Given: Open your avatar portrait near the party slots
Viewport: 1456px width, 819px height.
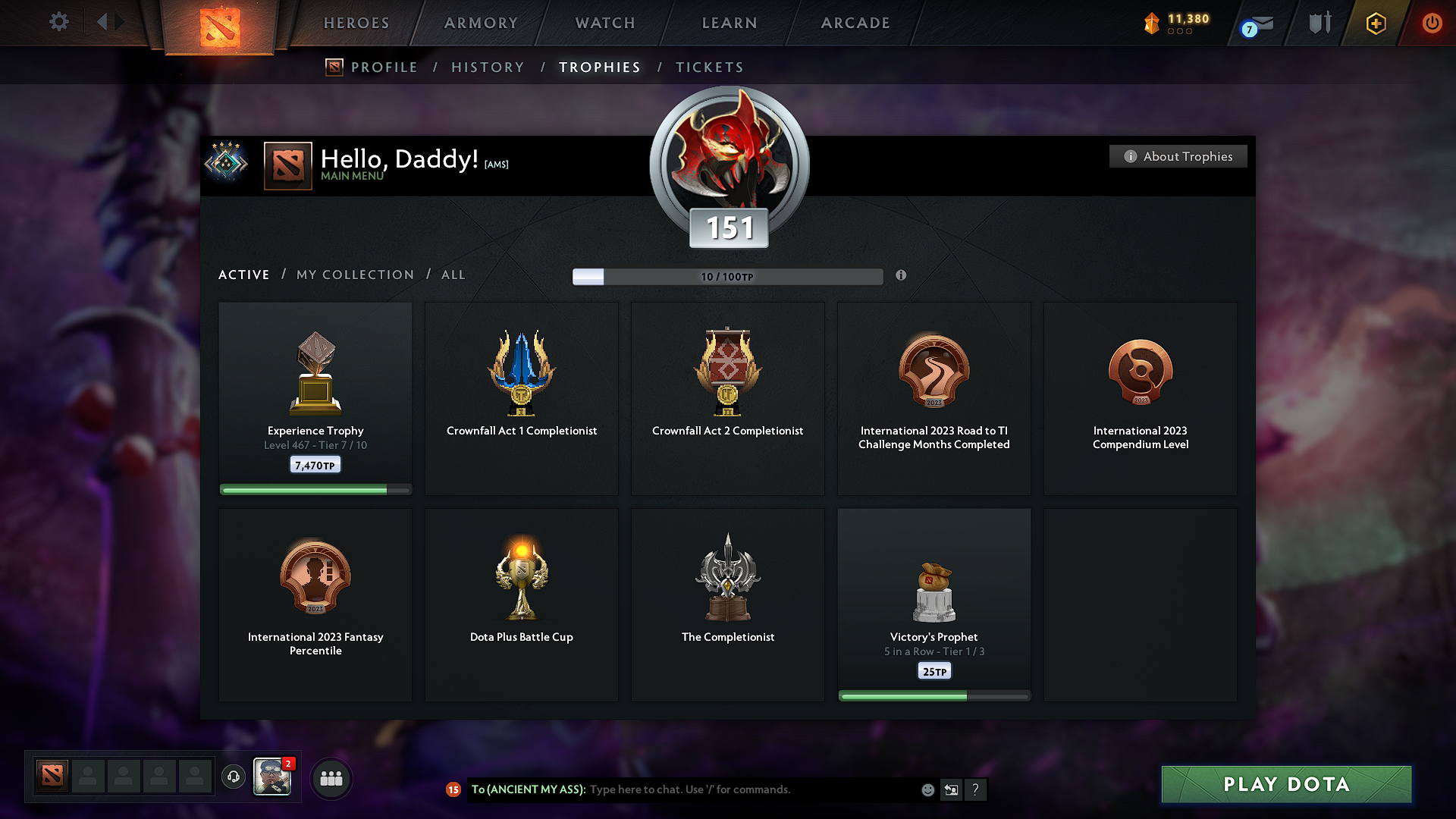Looking at the screenshot, I should (272, 777).
